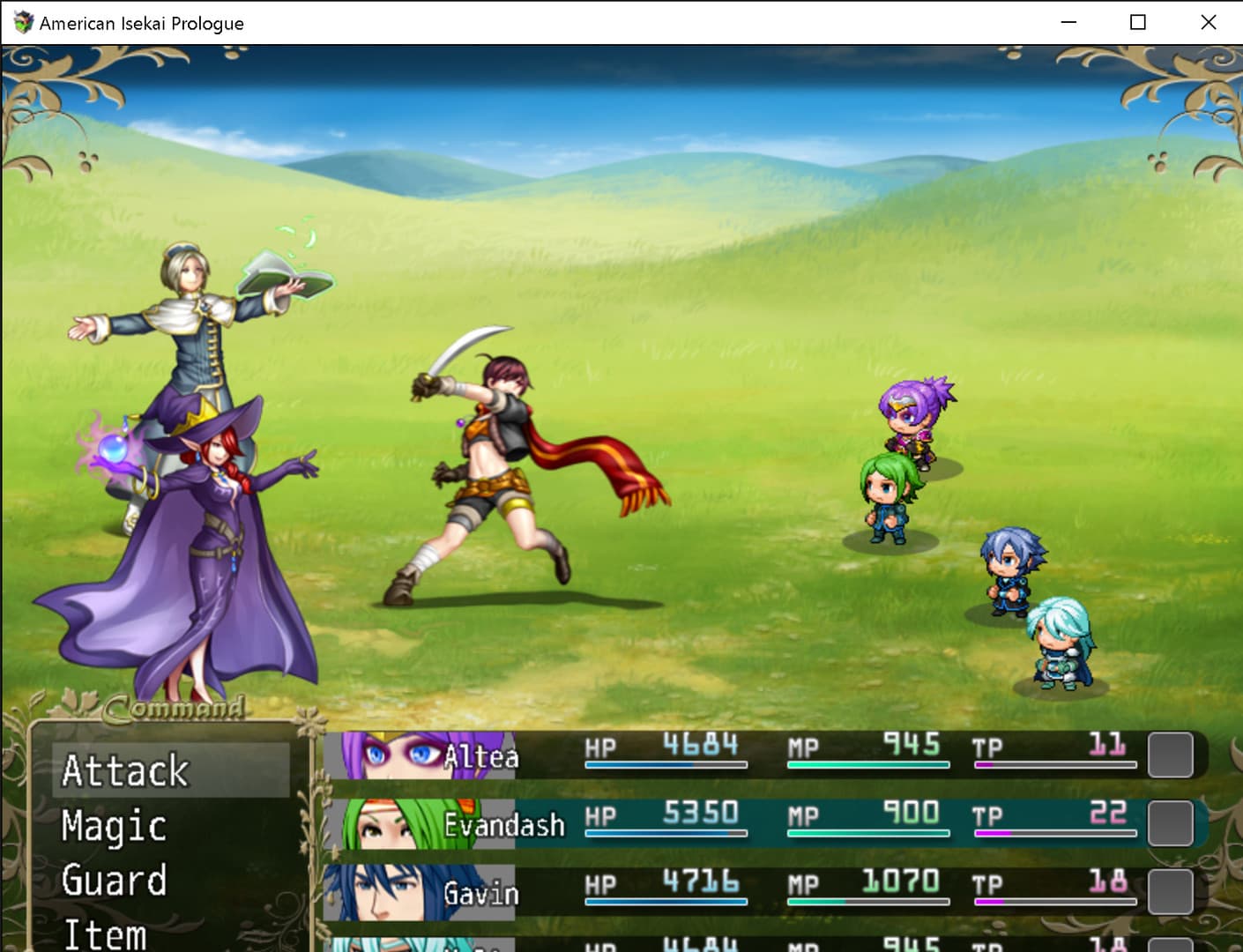Click the teal-haired fourth member's portrait

coord(388,943)
